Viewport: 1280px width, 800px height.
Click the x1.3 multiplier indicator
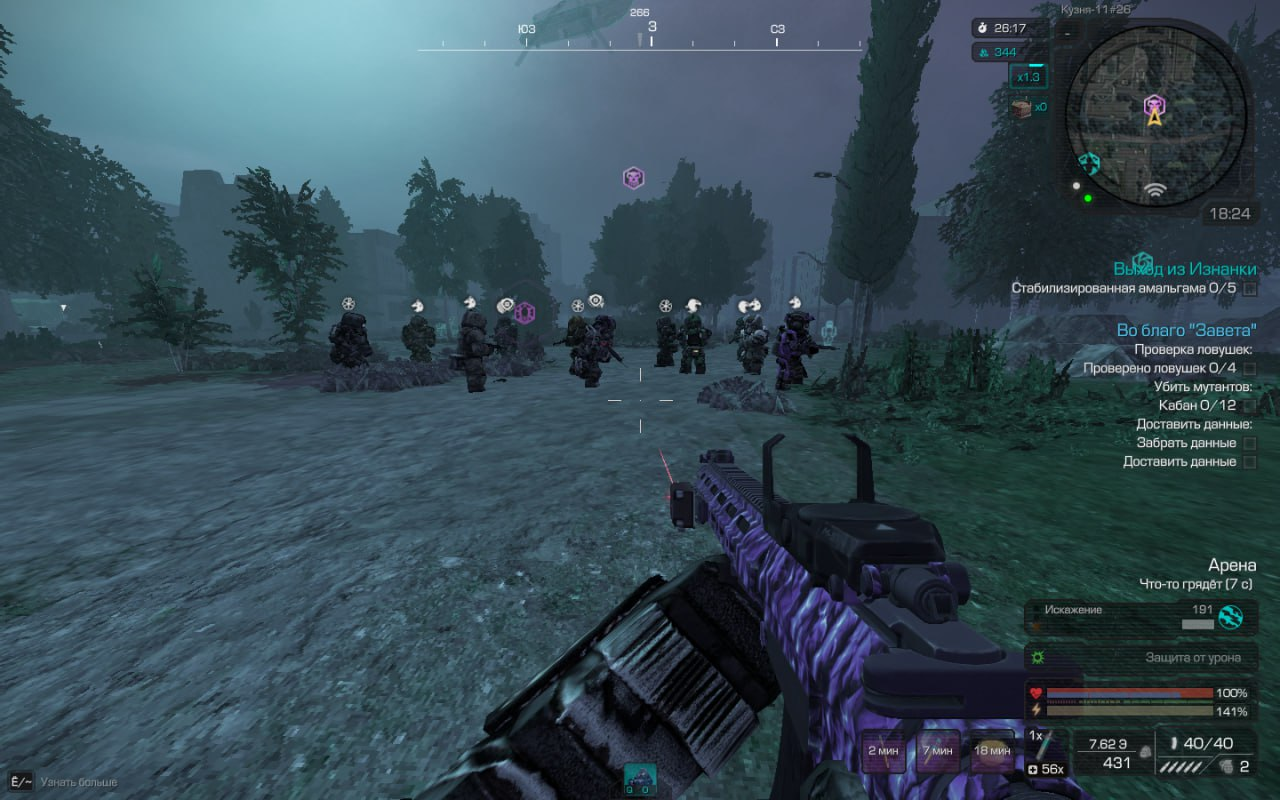[1028, 77]
